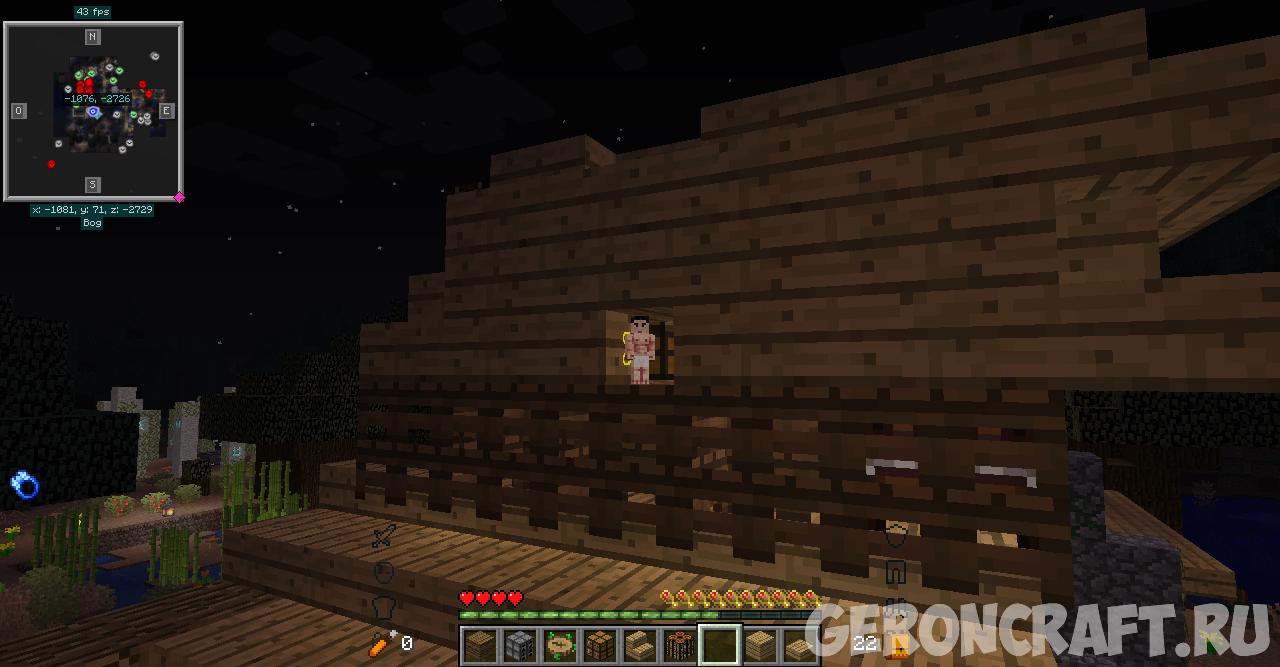Click the sword outline equipment icon

point(383,537)
